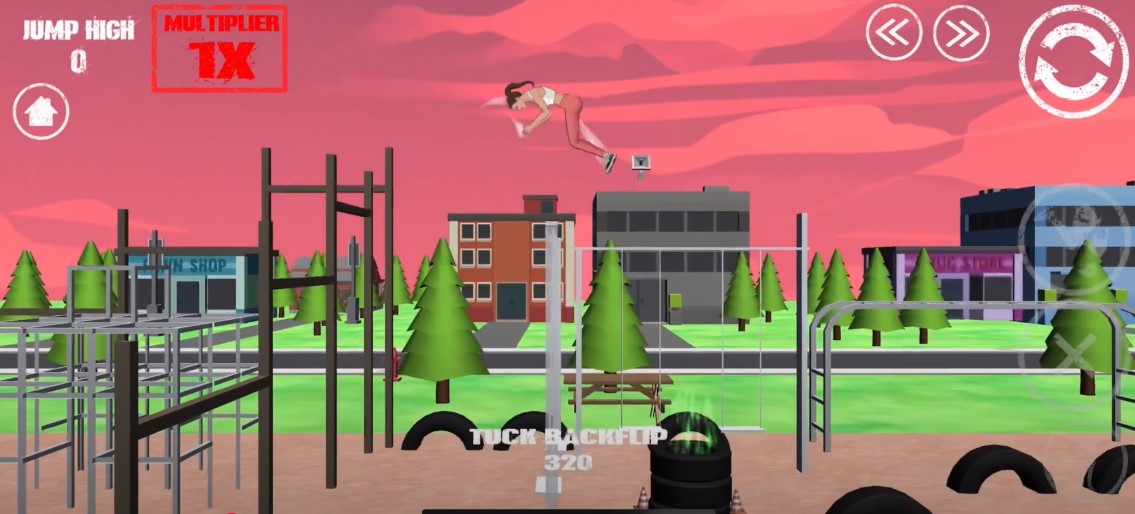The width and height of the screenshot is (1135, 514).
Task: Hit the large circular arrows restart button
Action: [1073, 61]
